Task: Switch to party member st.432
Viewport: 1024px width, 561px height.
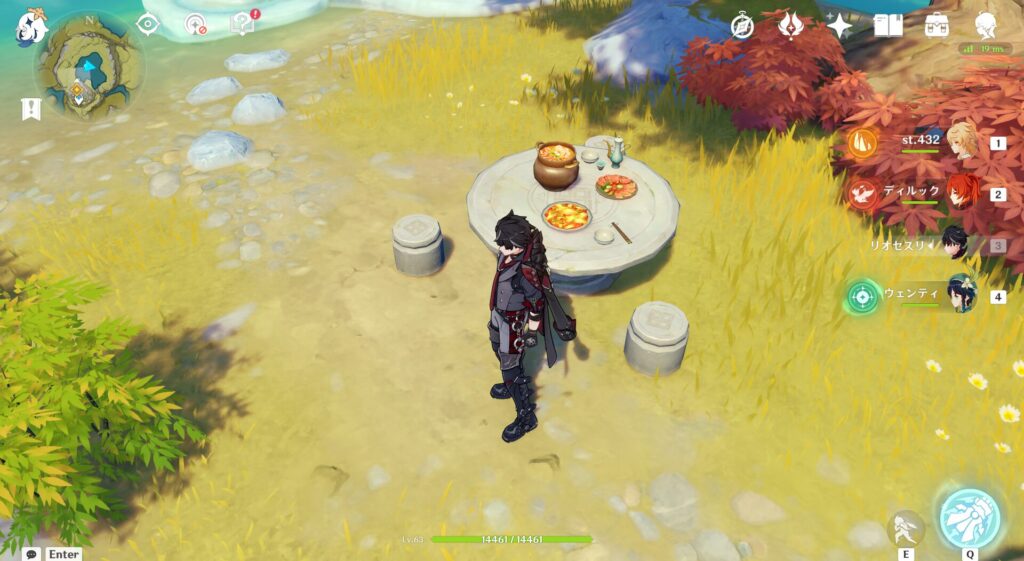Action: point(961,142)
